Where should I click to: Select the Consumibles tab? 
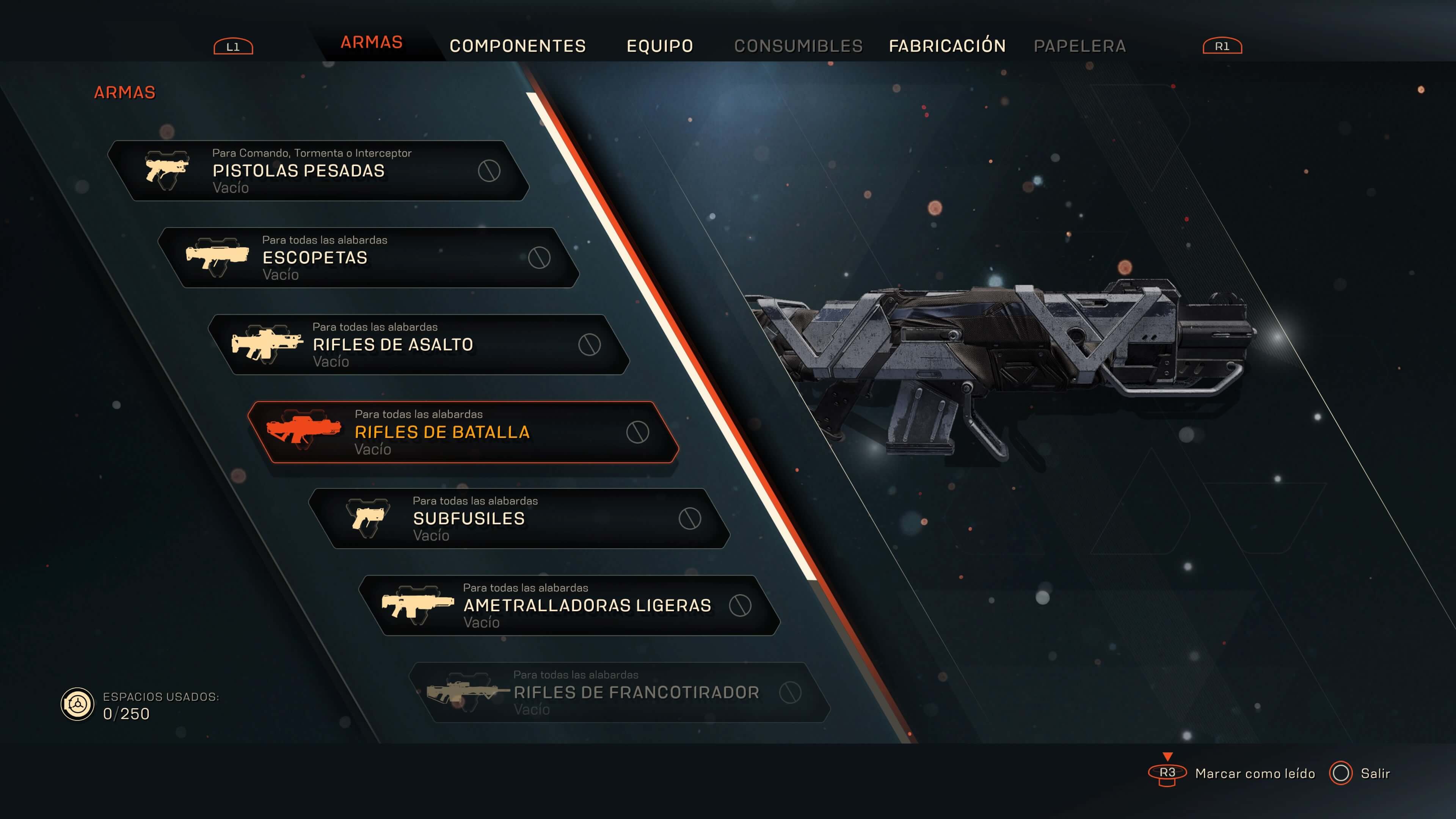pyautogui.click(x=798, y=46)
